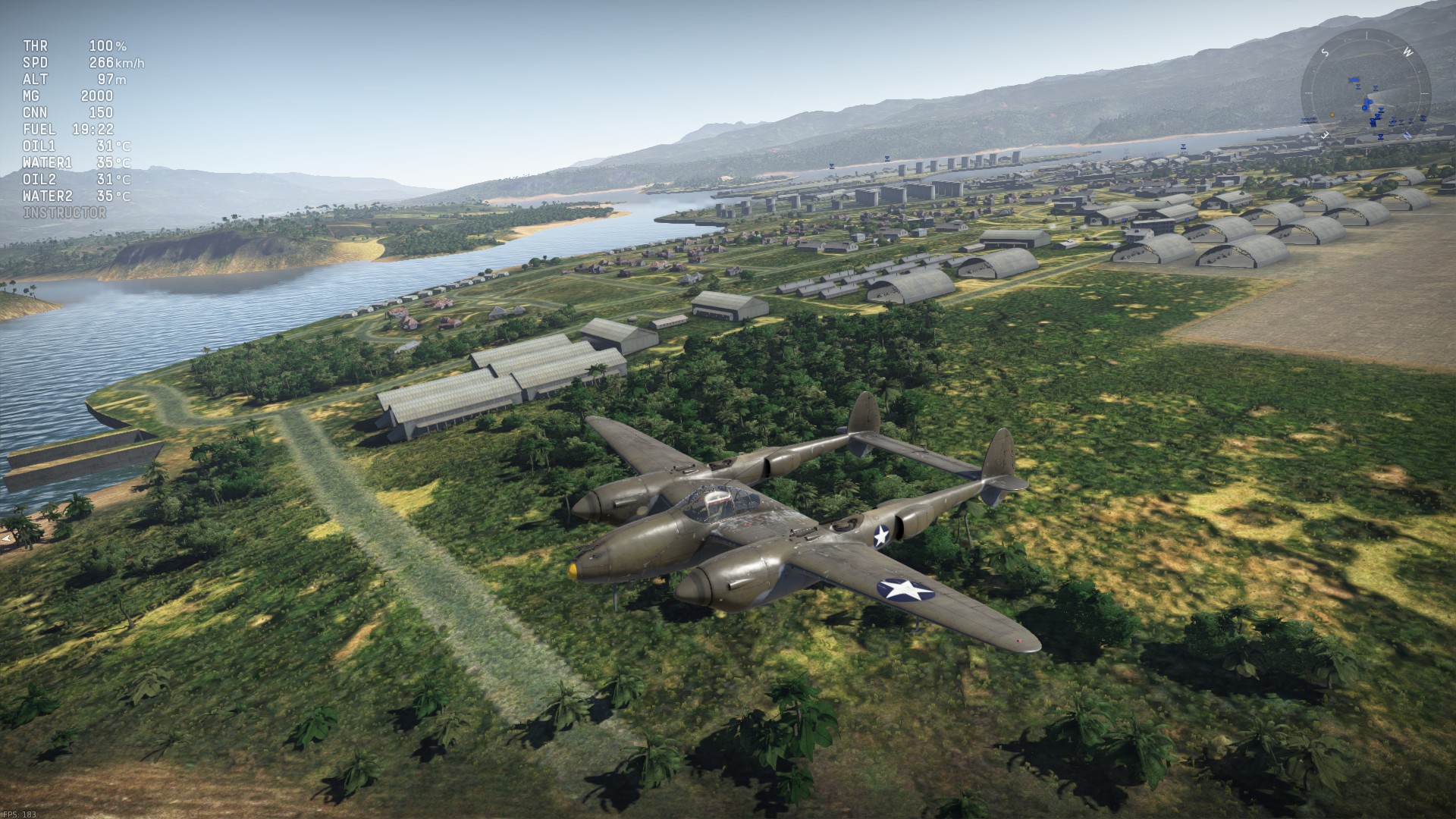Select the lowest blue vehicle marker on minimap
1456x819 pixels.
1381,136
